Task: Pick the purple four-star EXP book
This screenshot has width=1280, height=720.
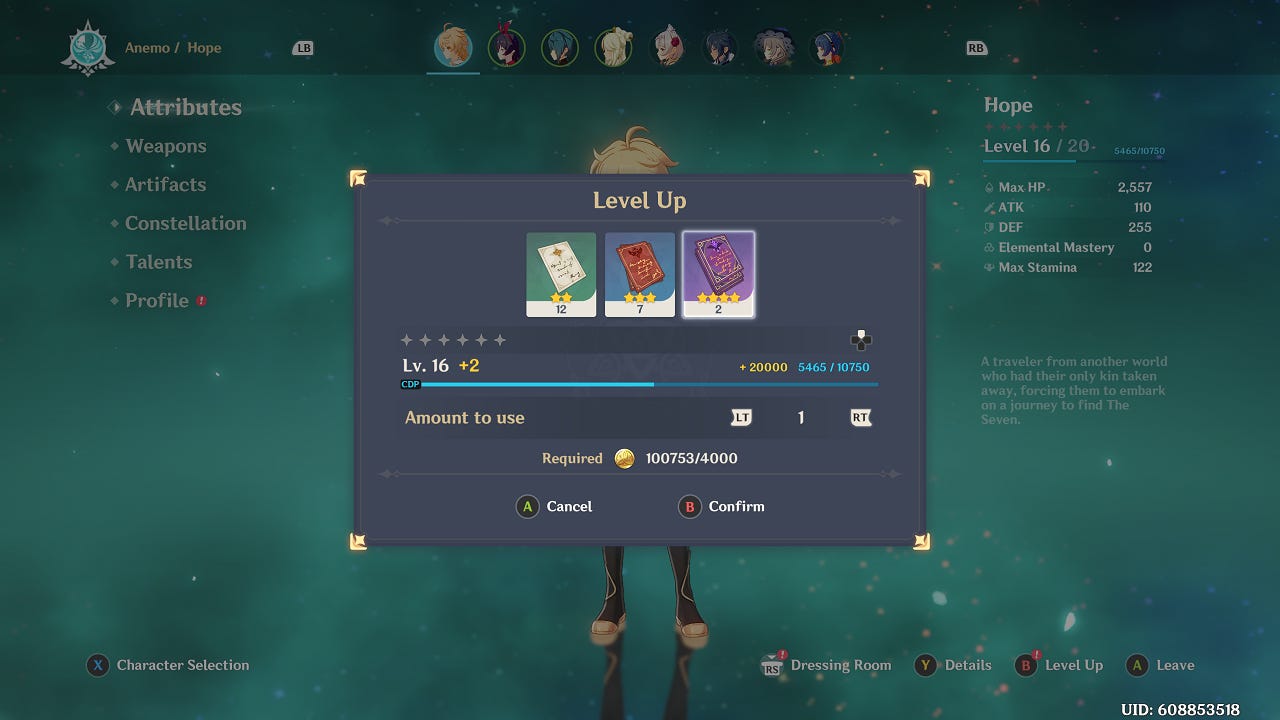Action: [718, 274]
